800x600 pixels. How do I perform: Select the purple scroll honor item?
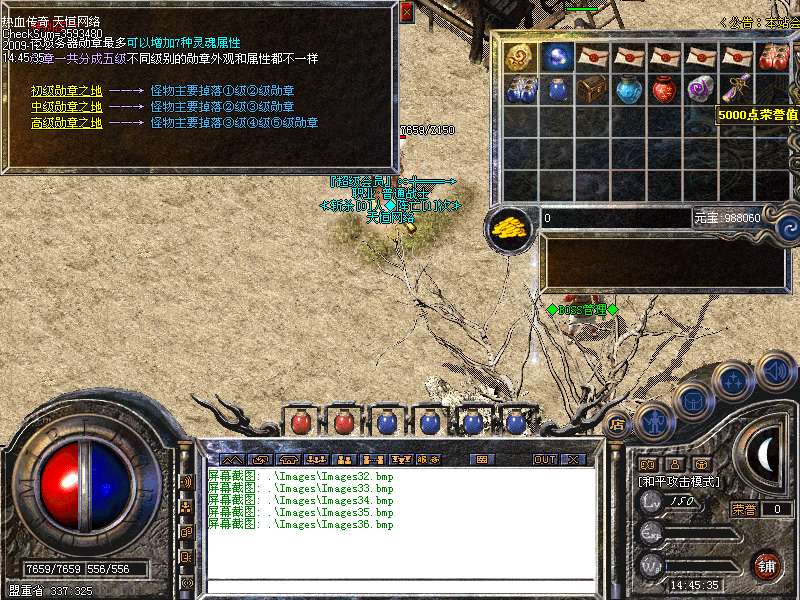(737, 89)
